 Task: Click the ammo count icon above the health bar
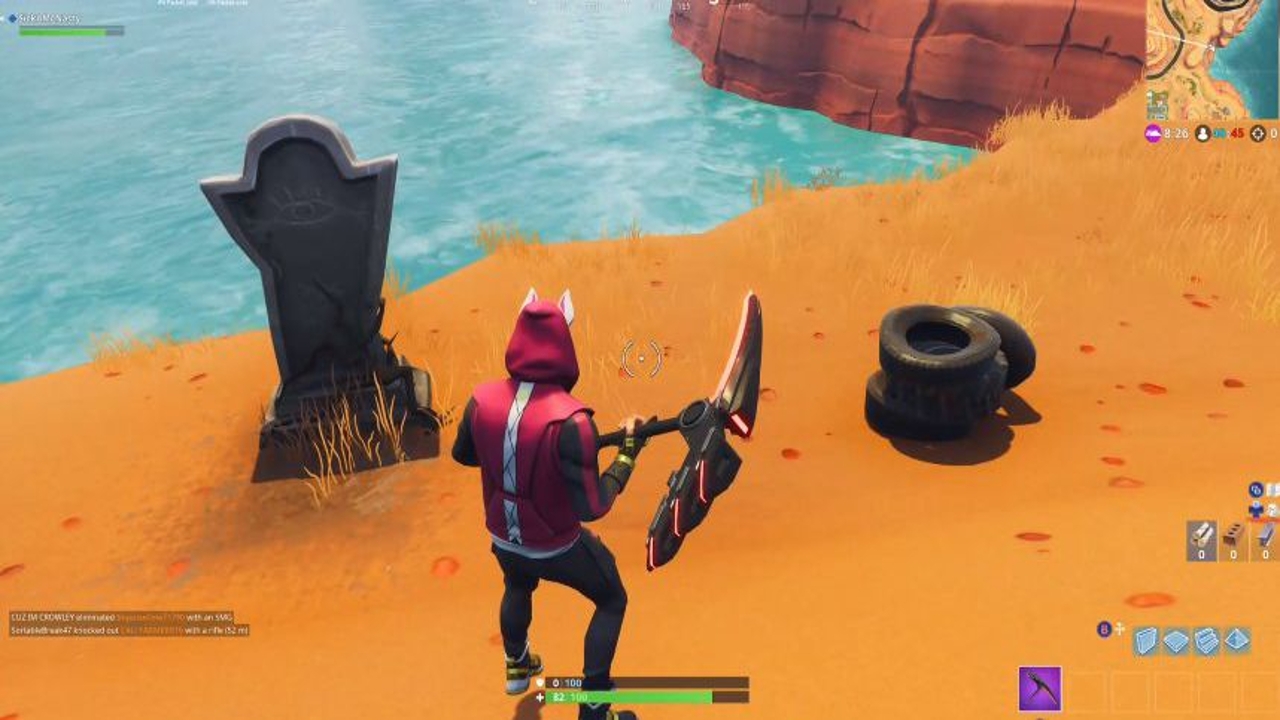pos(557,682)
